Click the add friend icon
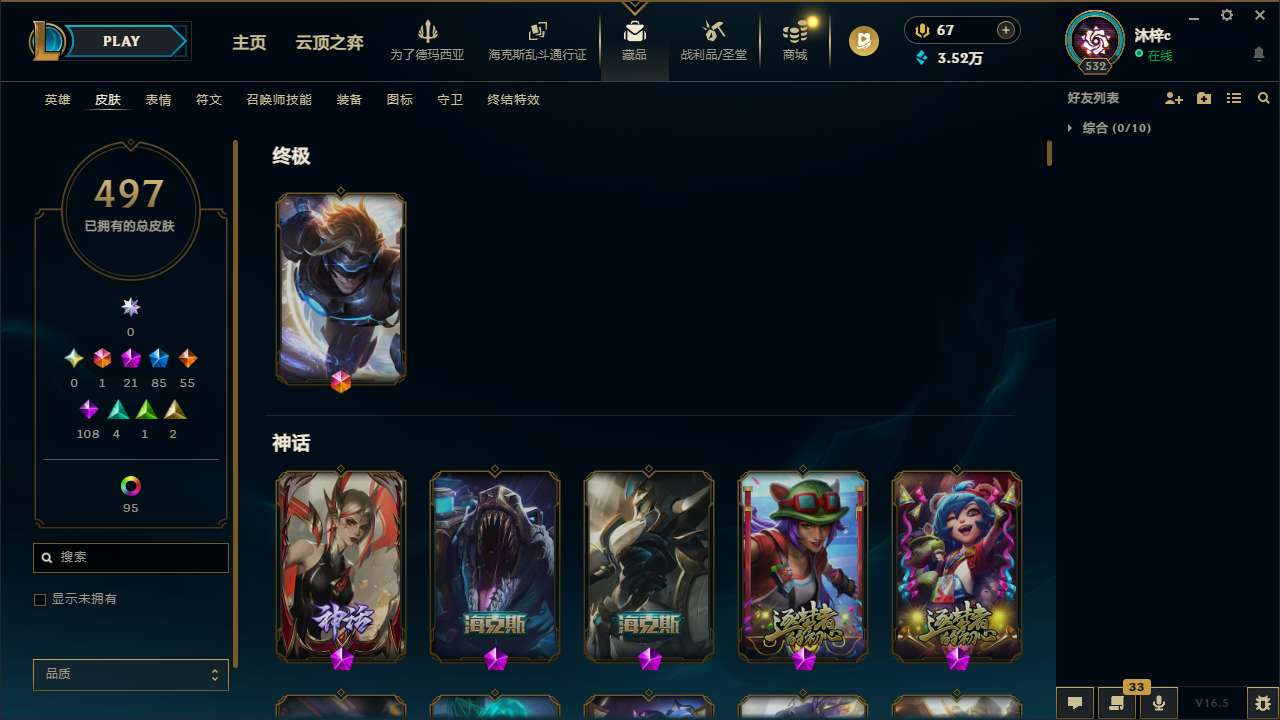Viewport: 1280px width, 720px height. (x=1174, y=98)
